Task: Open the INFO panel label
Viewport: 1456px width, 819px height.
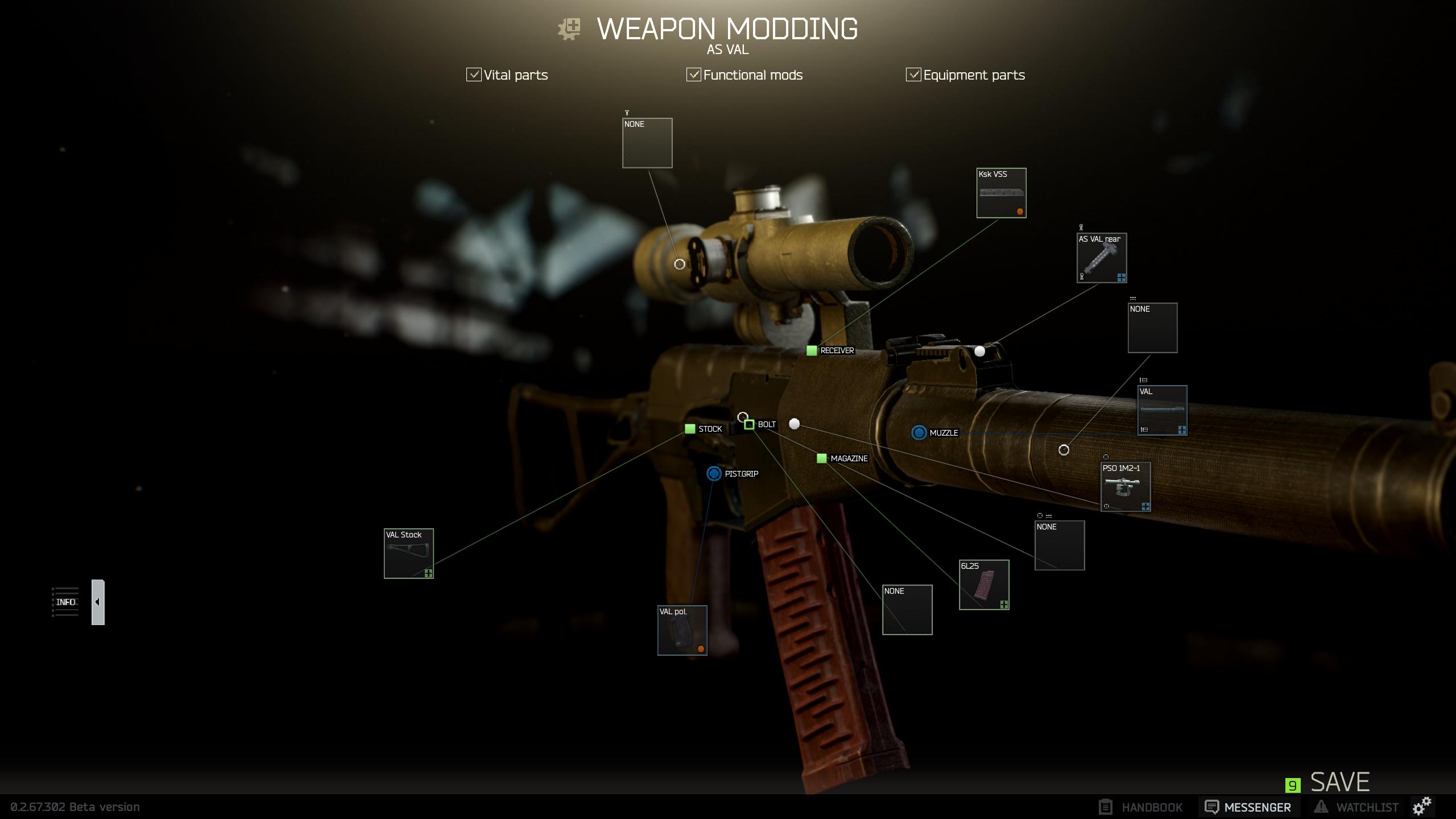Action: click(x=66, y=601)
